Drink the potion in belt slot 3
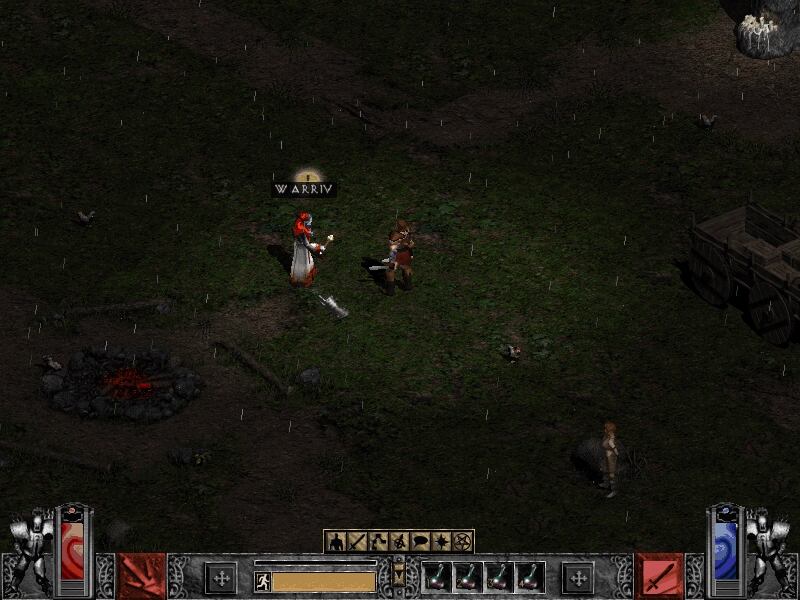800x600 pixels. click(499, 577)
